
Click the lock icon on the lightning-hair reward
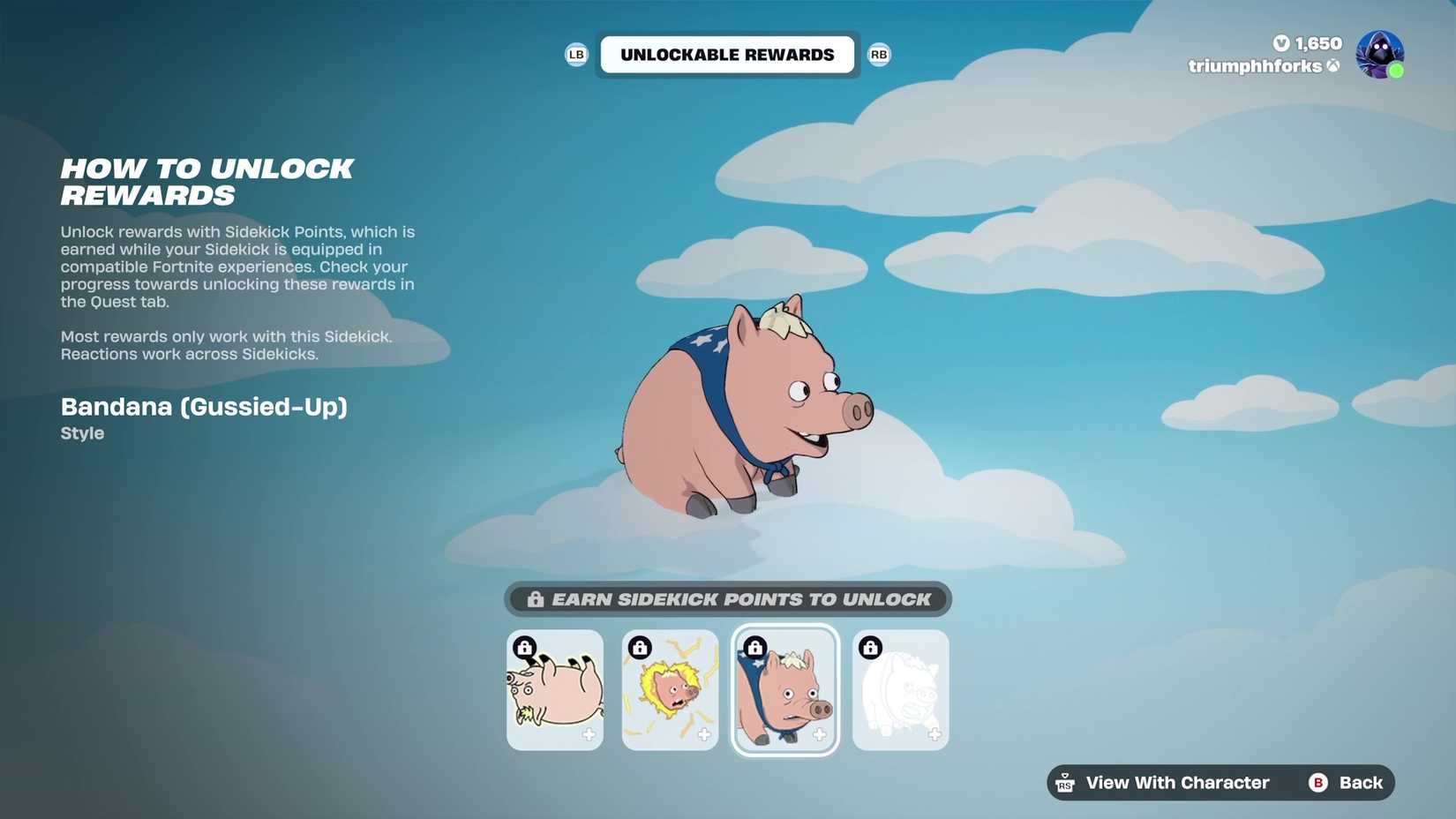point(640,647)
